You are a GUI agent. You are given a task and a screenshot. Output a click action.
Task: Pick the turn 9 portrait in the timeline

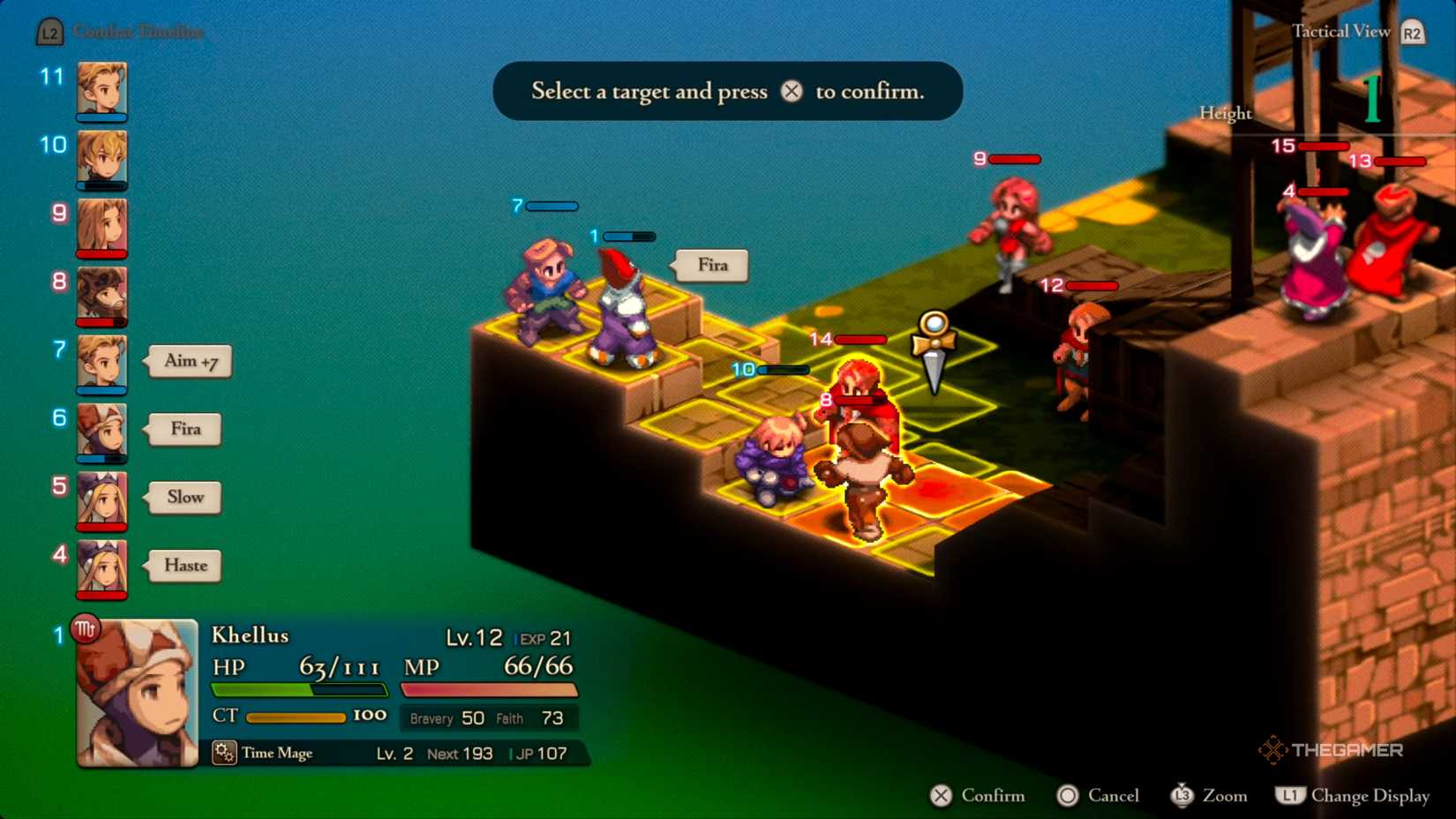(x=101, y=226)
